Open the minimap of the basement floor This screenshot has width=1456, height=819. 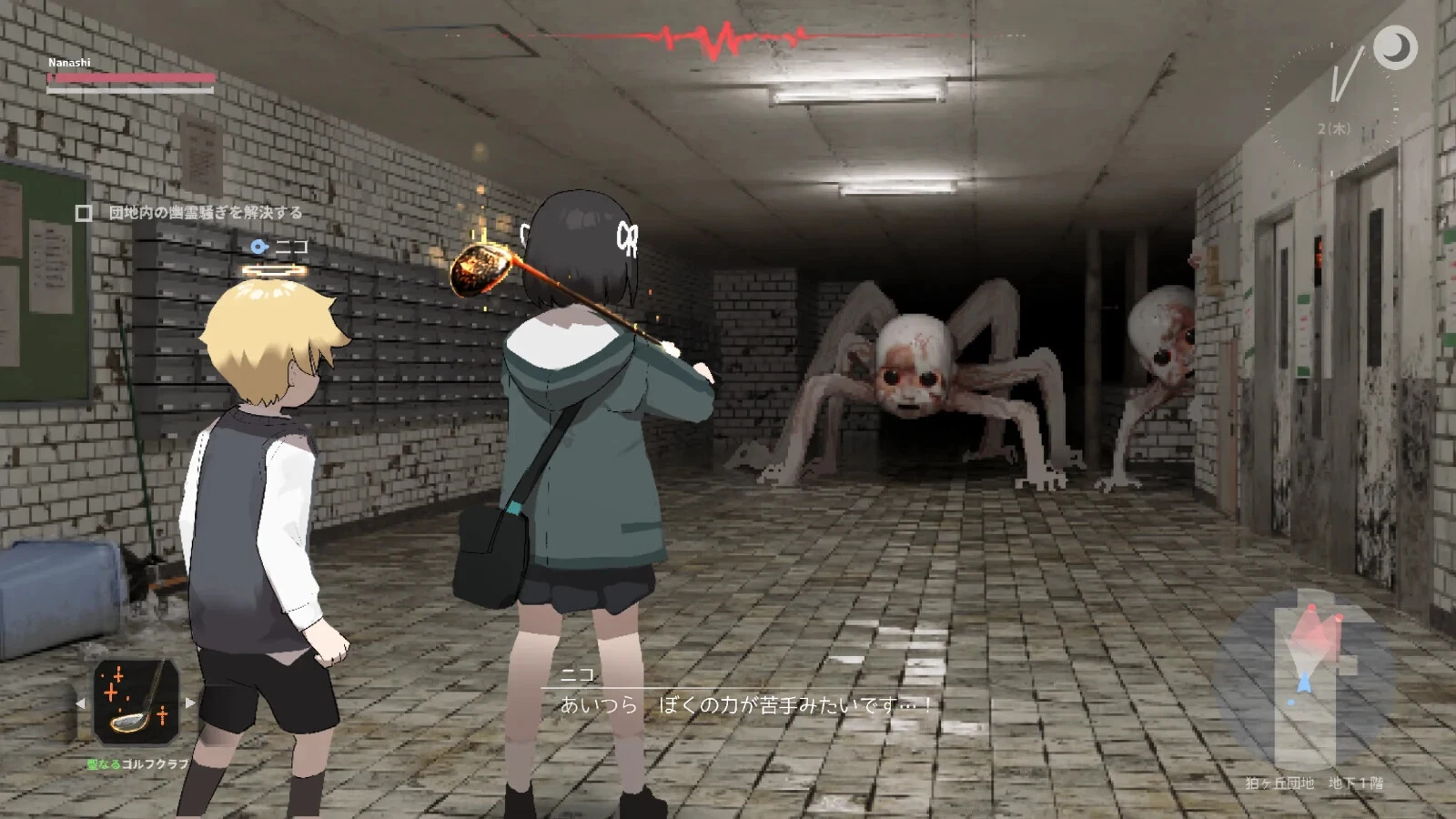pos(1307,678)
